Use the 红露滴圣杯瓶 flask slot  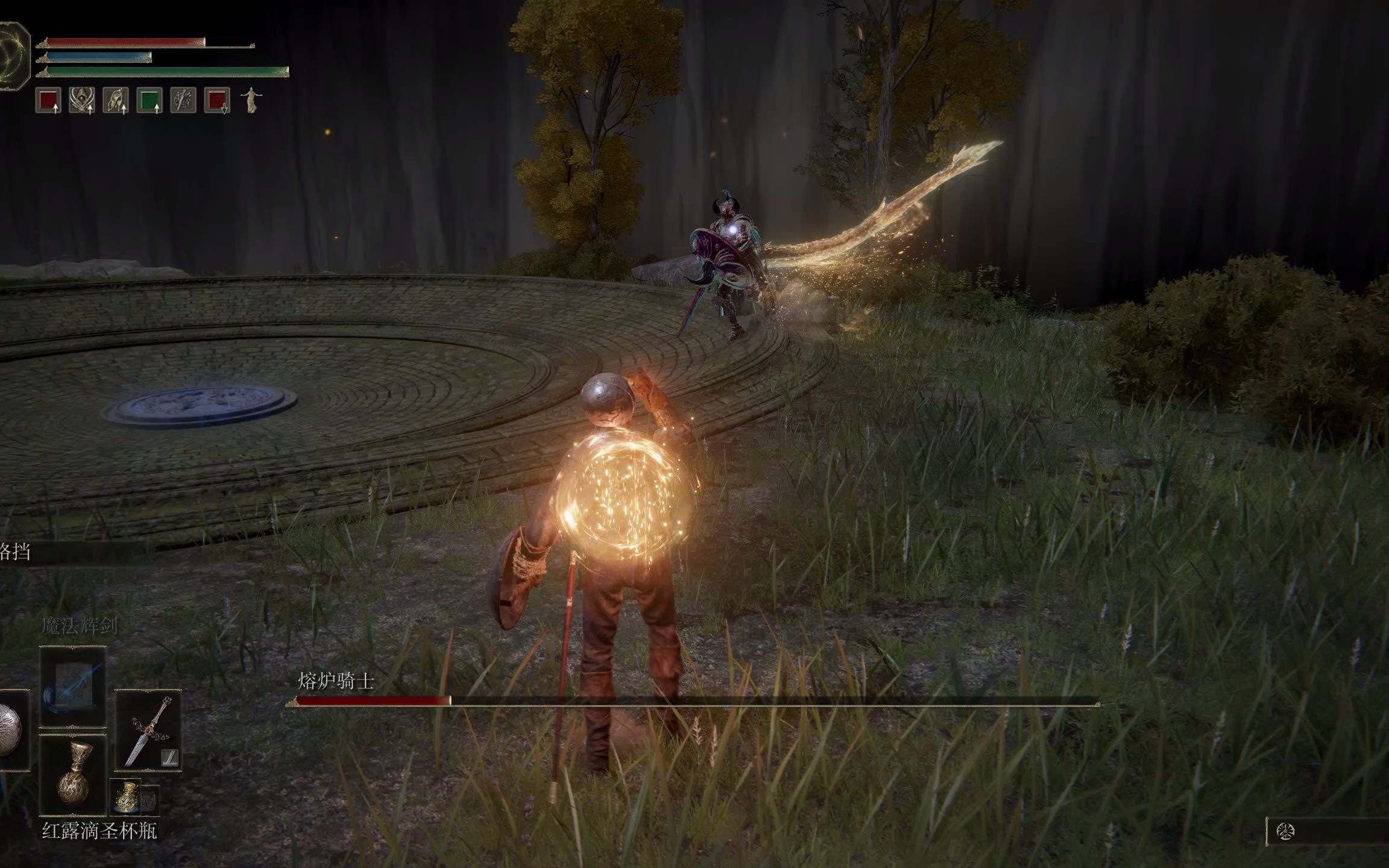click(73, 775)
